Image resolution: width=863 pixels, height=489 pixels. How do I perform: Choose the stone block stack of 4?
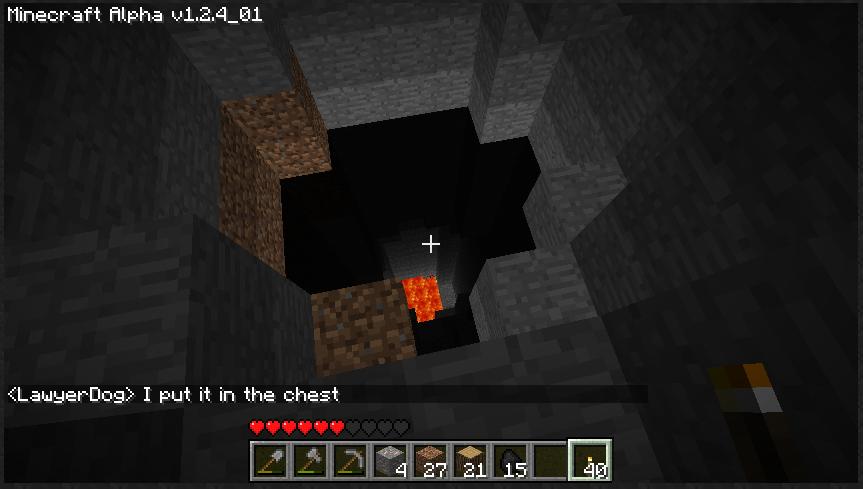[389, 460]
